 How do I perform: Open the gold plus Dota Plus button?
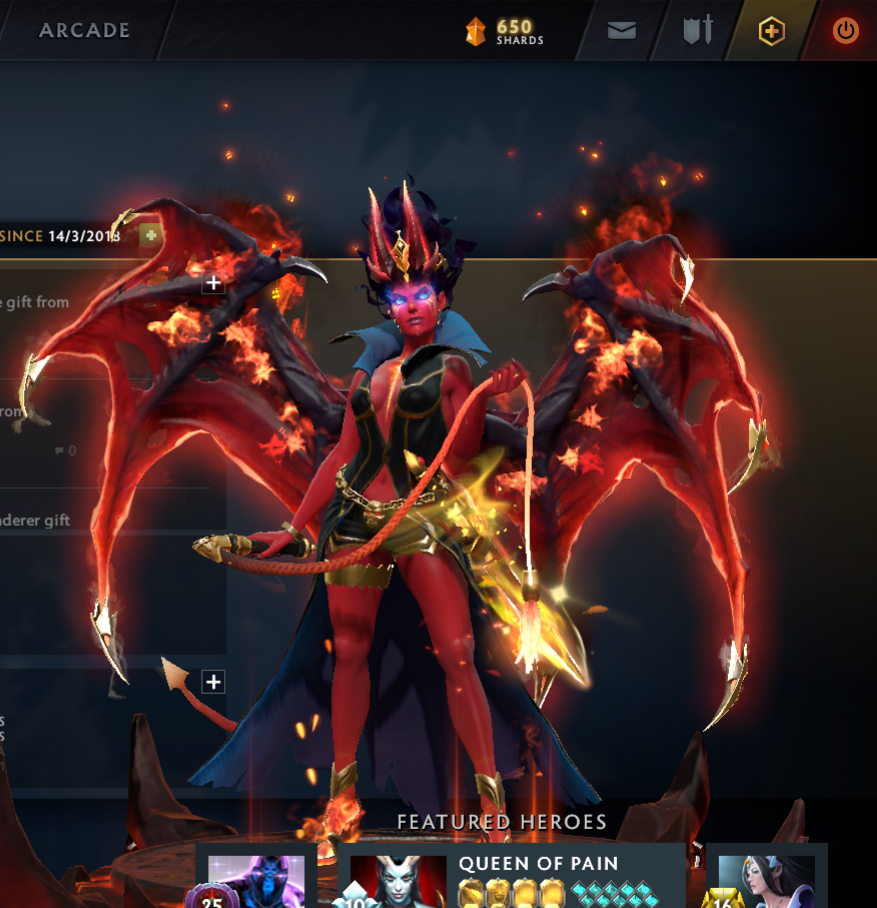pyautogui.click(x=771, y=31)
